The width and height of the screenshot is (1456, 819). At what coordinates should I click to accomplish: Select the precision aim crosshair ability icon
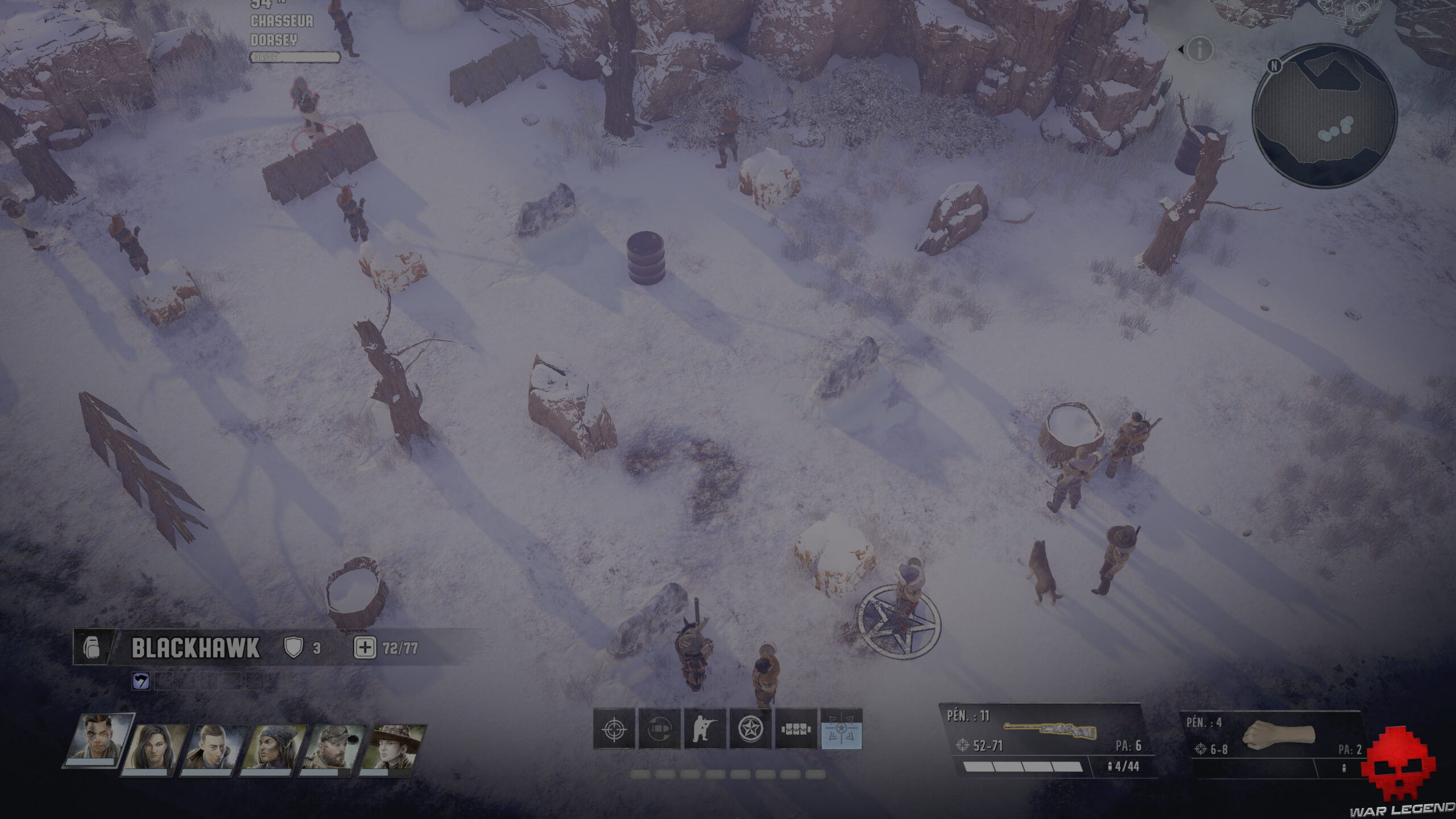pyautogui.click(x=614, y=729)
